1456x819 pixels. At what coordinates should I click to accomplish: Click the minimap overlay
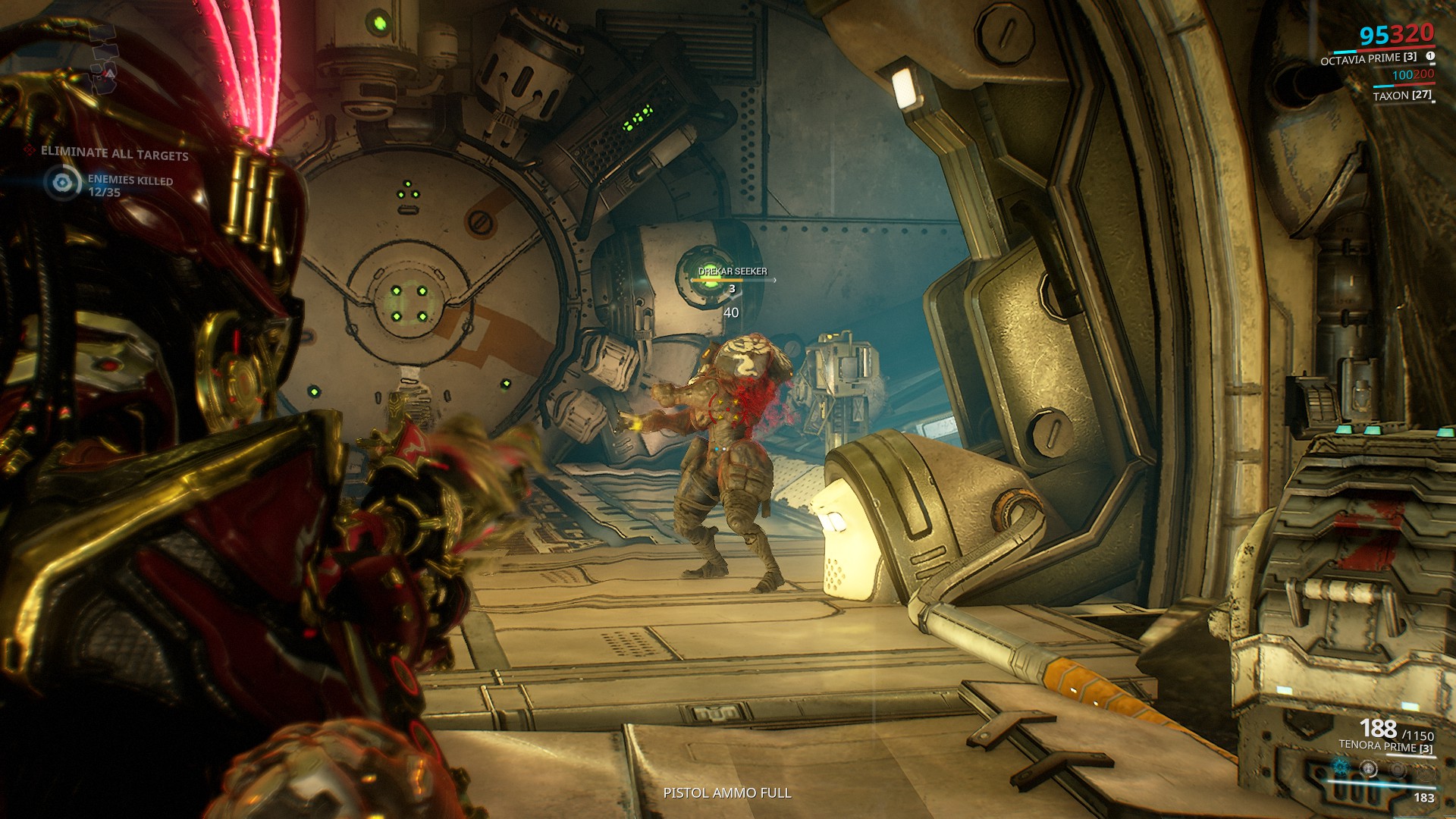coord(104,58)
